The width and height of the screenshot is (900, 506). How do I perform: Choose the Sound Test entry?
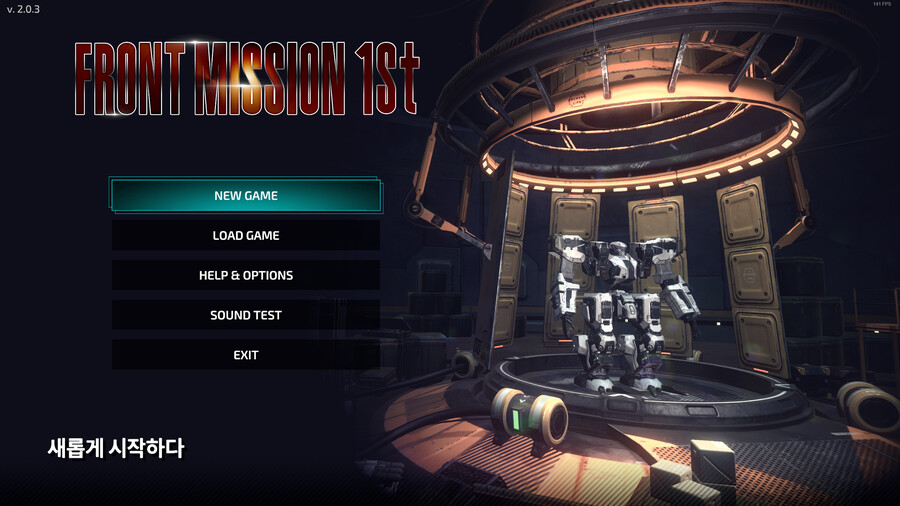(x=246, y=315)
